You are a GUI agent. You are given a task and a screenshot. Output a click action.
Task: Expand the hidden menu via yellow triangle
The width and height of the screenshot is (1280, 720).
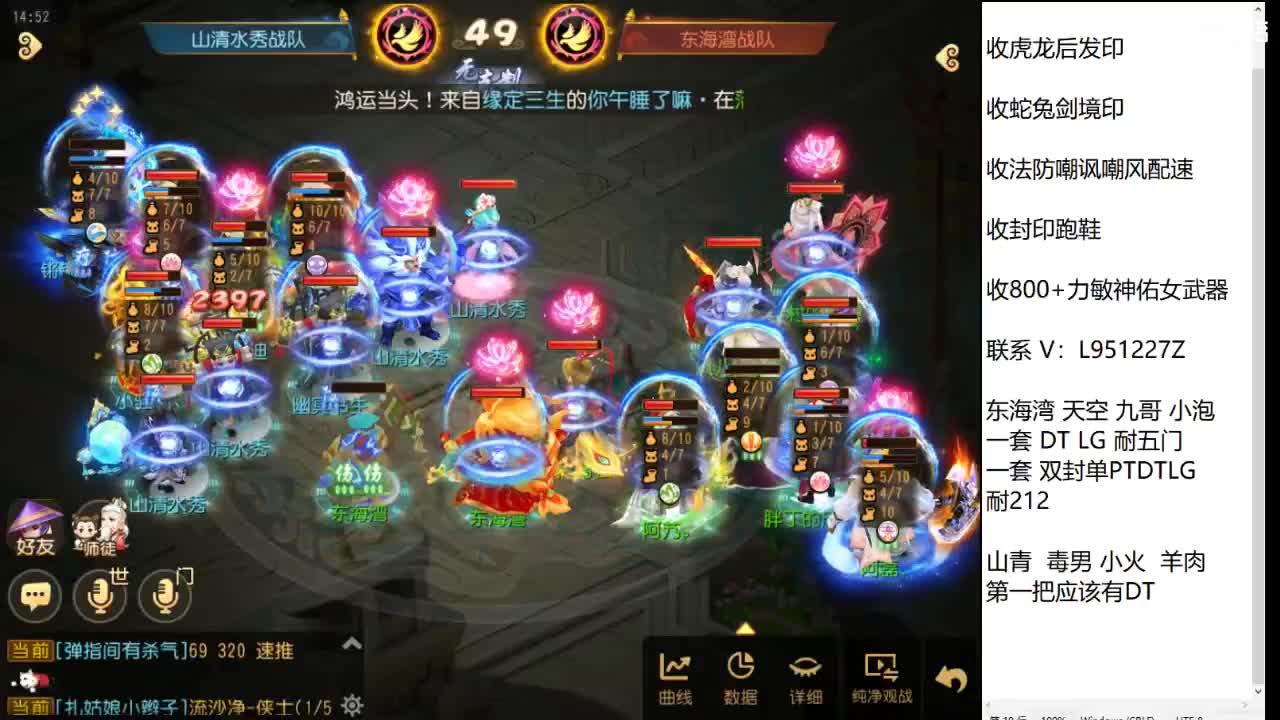pos(745,628)
